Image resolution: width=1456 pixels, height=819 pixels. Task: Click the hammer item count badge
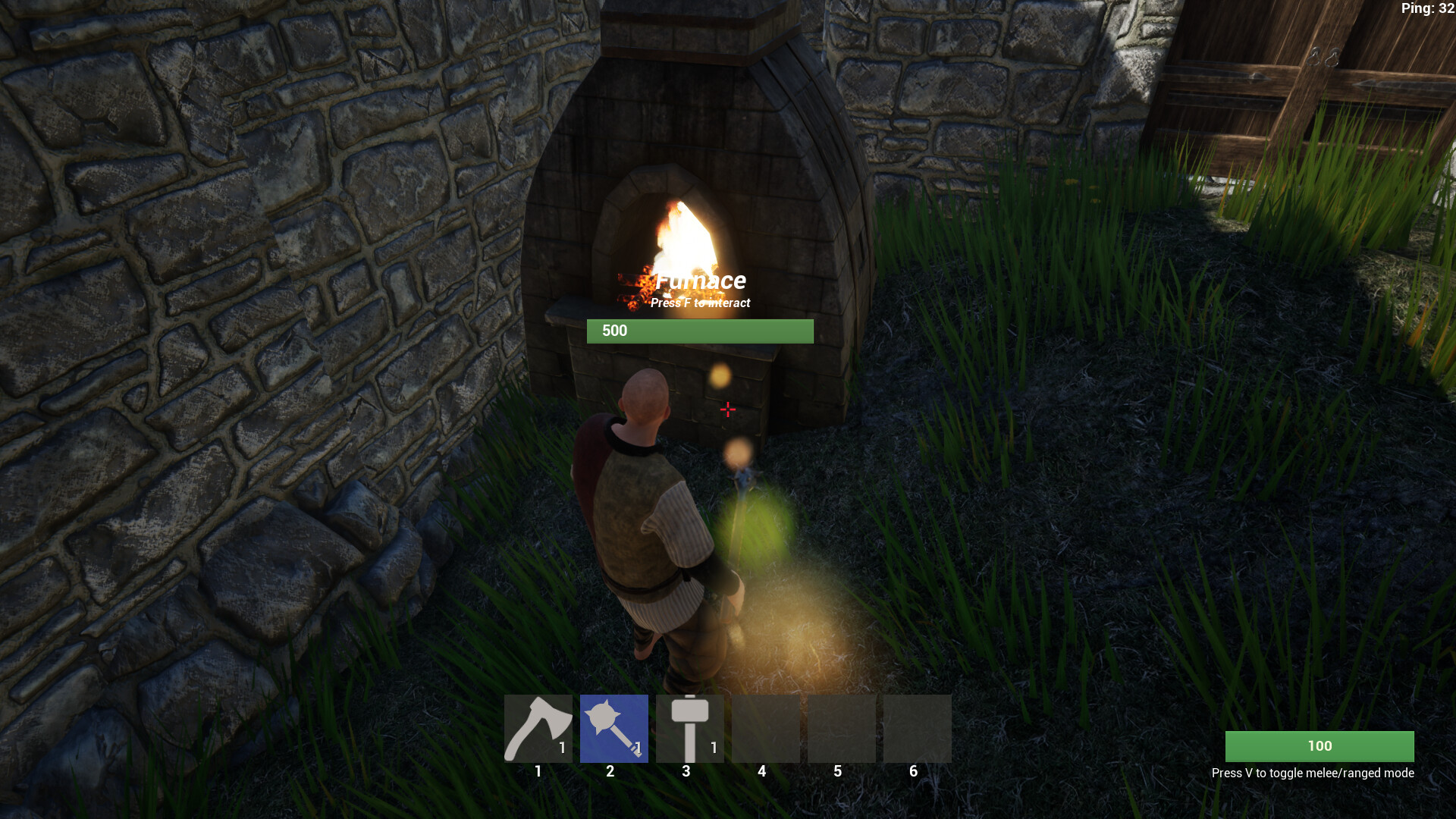[714, 747]
